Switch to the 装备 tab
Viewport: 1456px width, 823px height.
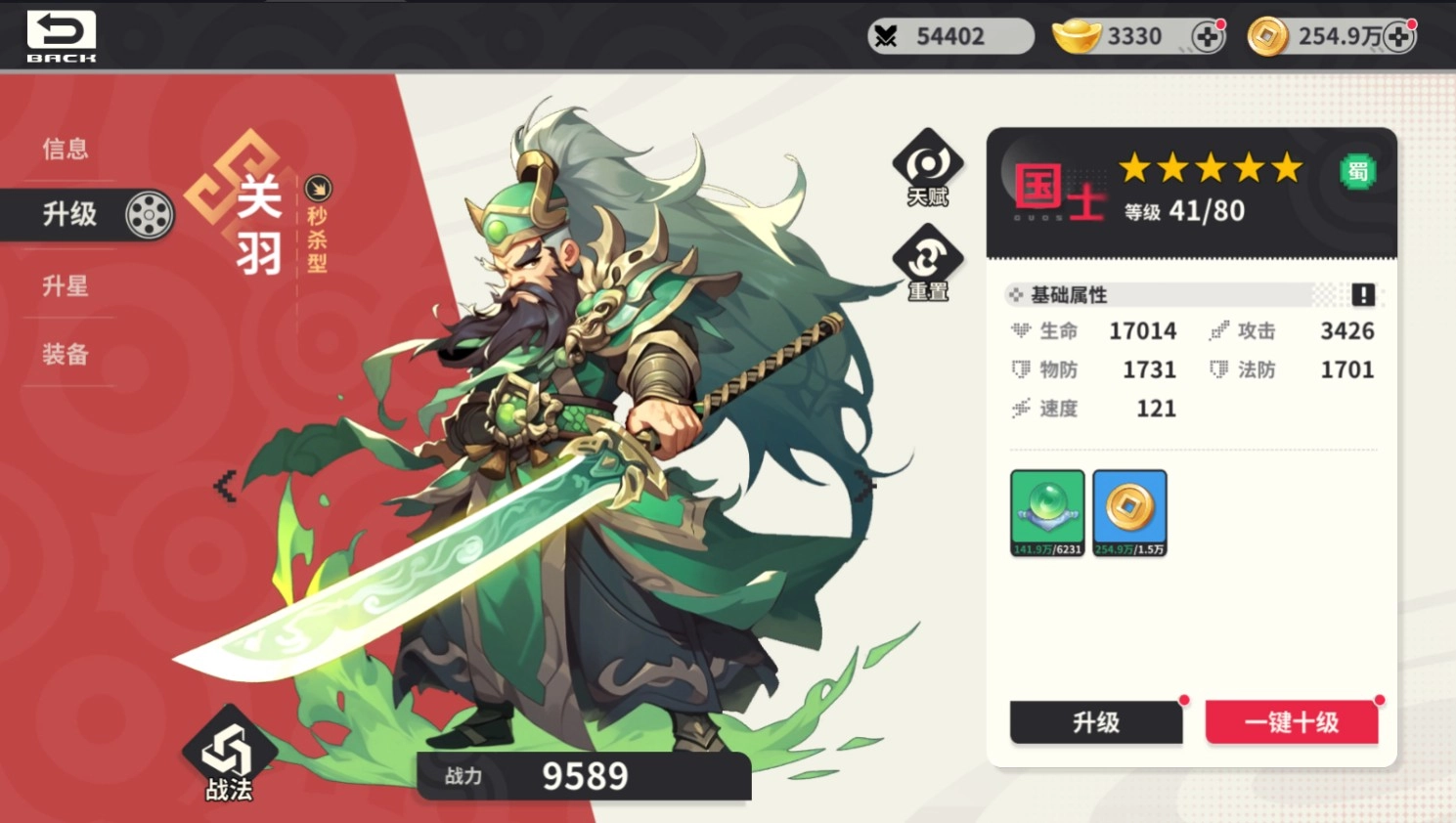pyautogui.click(x=65, y=355)
